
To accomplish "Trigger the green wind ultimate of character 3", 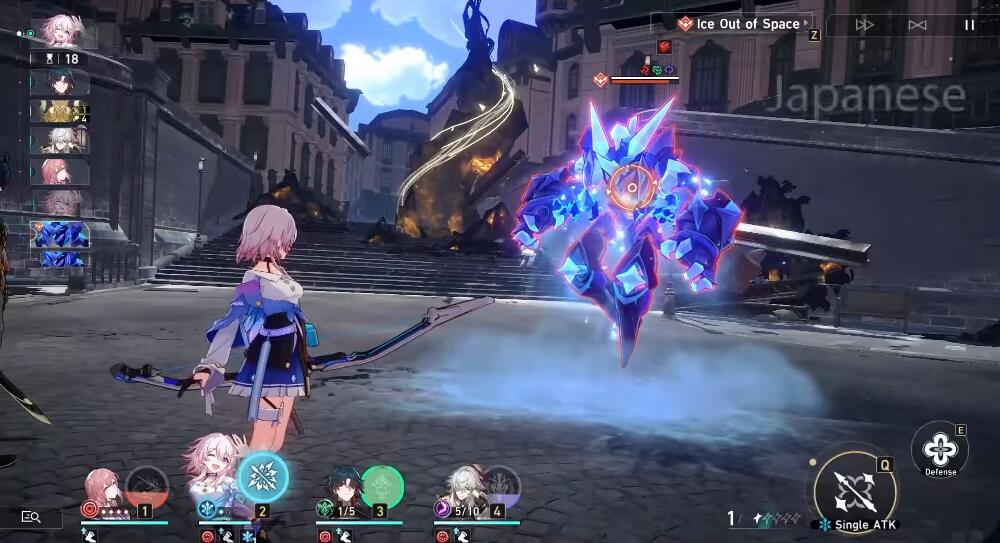I will tap(381, 486).
